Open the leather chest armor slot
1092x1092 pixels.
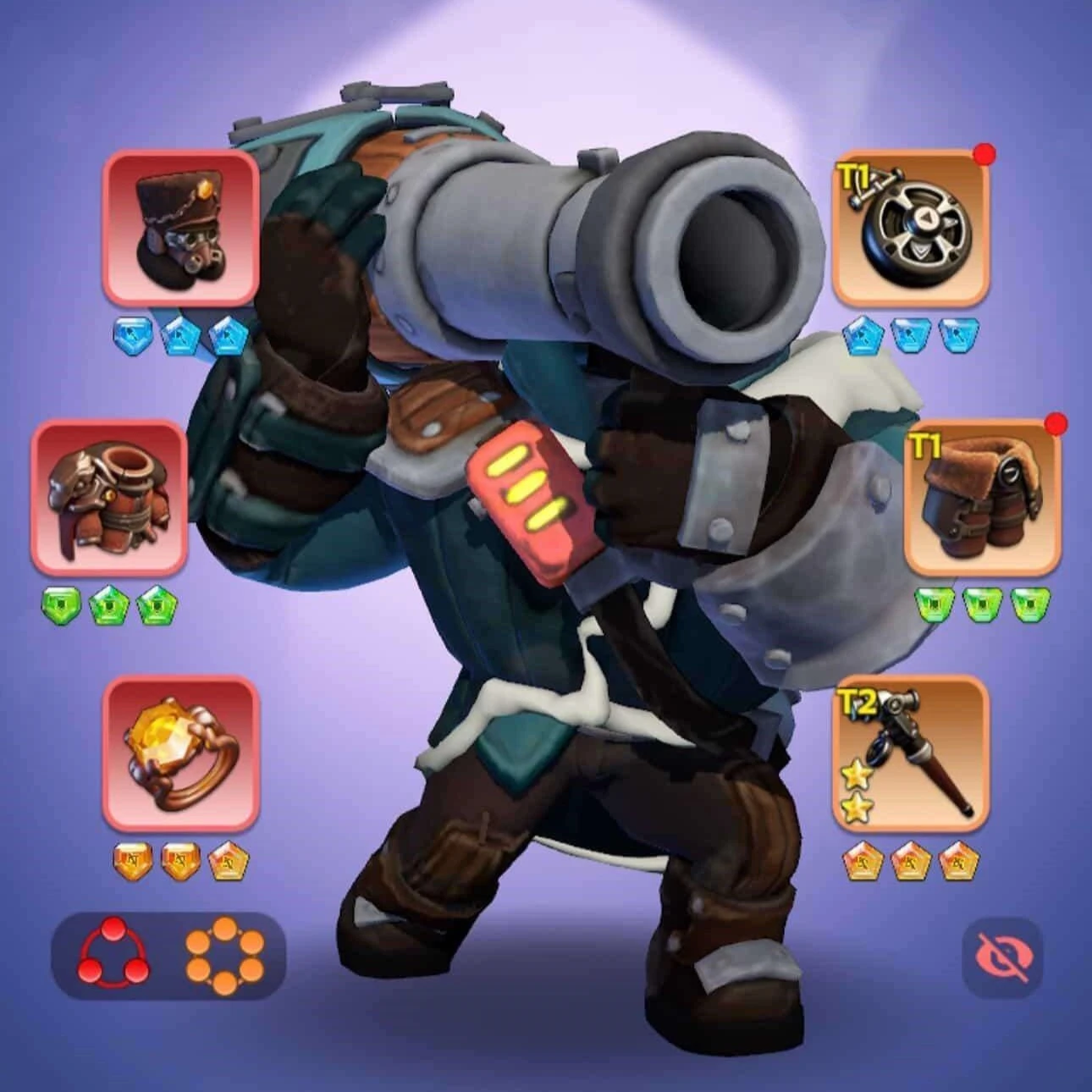coord(110,497)
